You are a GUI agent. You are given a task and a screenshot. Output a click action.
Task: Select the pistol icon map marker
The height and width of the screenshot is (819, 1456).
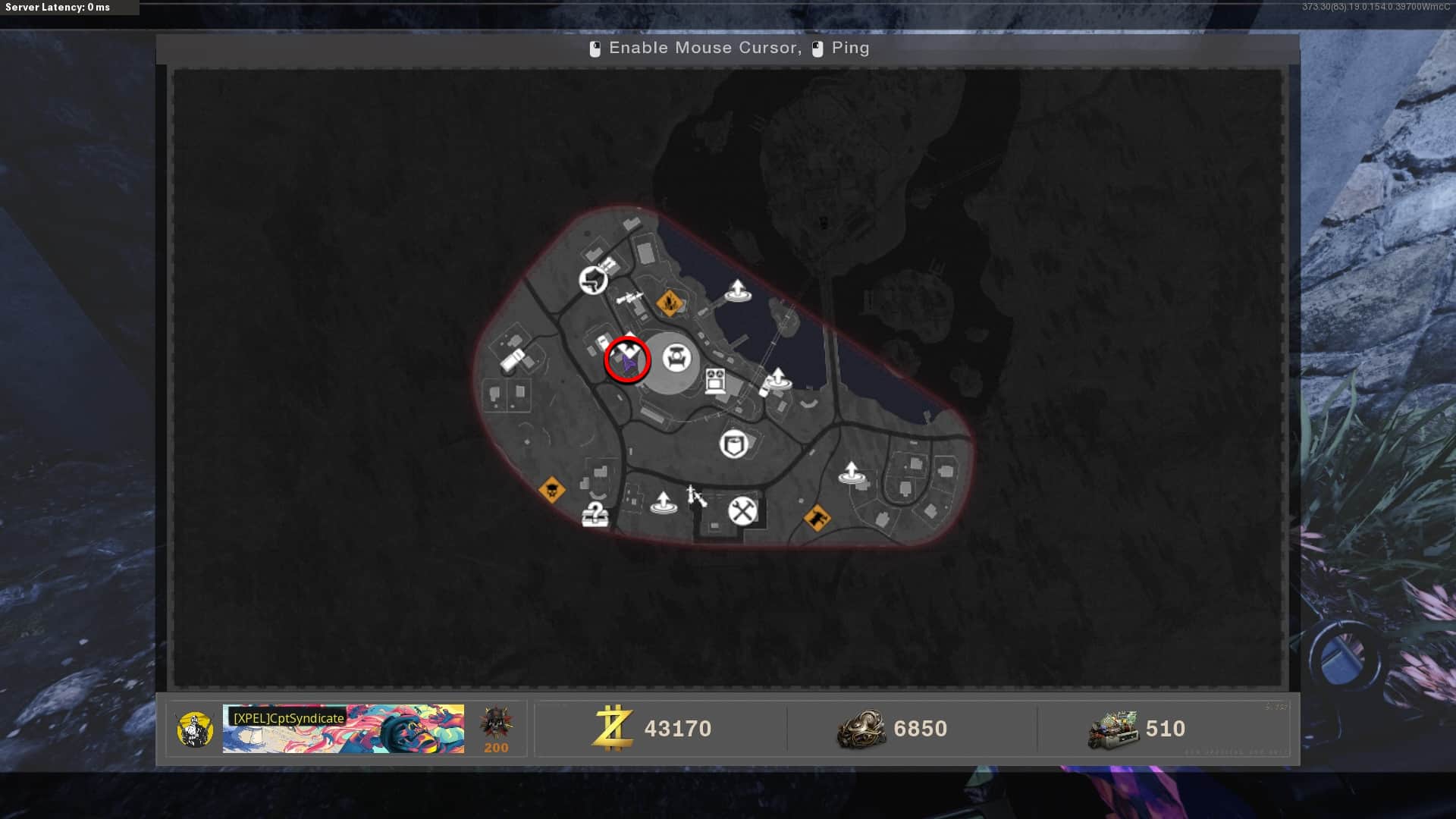coord(593,280)
